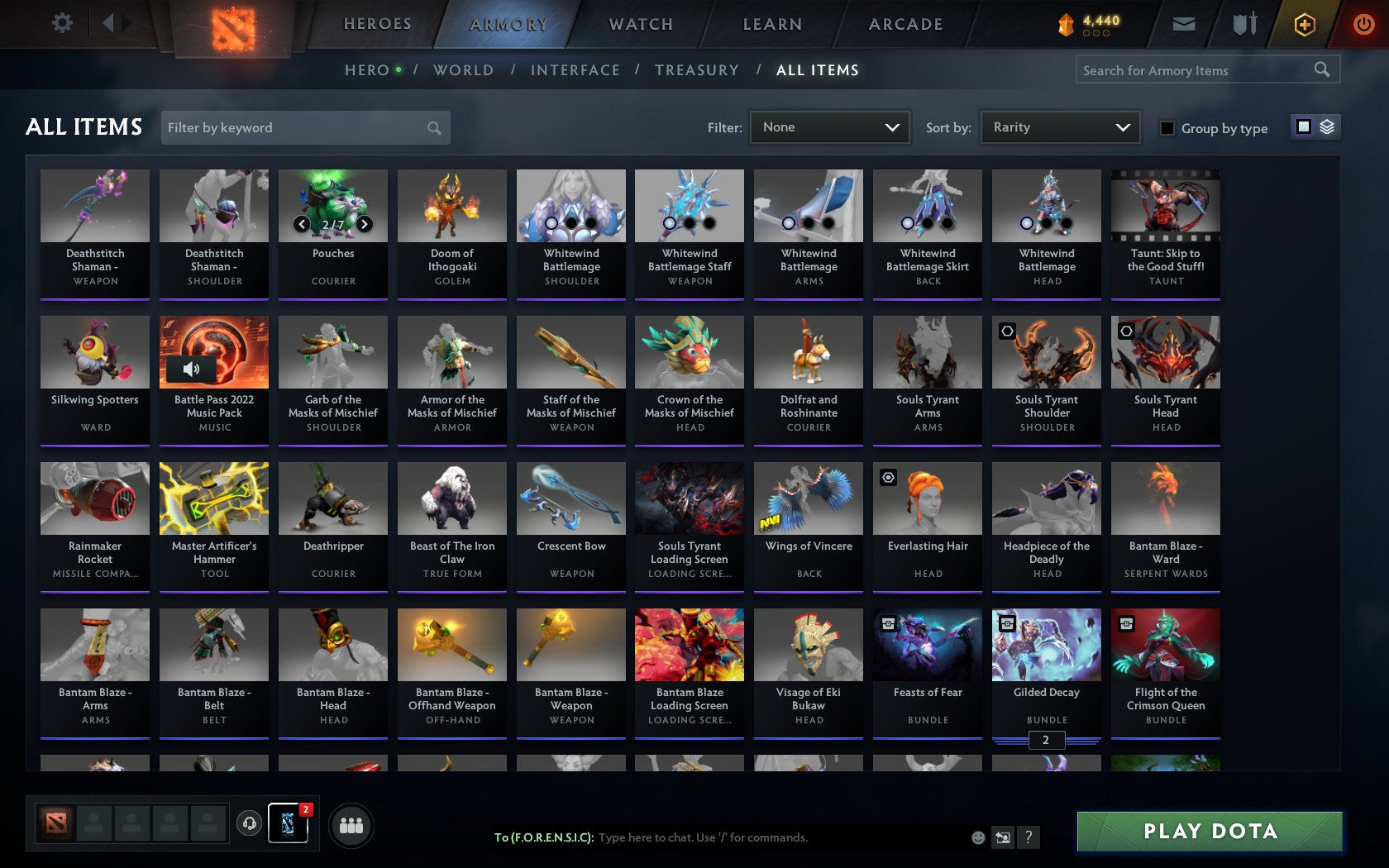
Task: Open the friends list icon
Action: (353, 824)
